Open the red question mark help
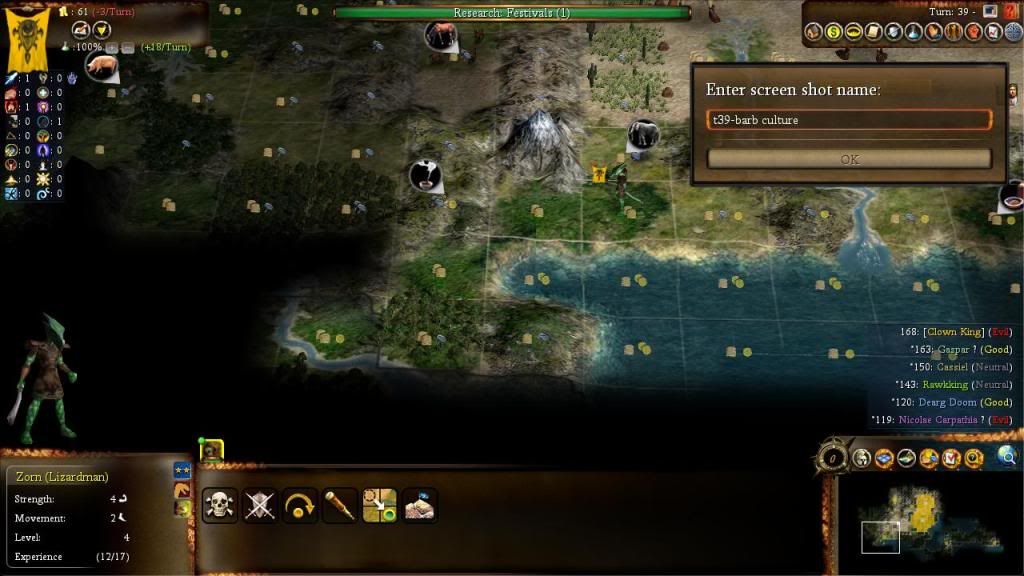Viewport: 1024px width, 576px height. [1010, 11]
